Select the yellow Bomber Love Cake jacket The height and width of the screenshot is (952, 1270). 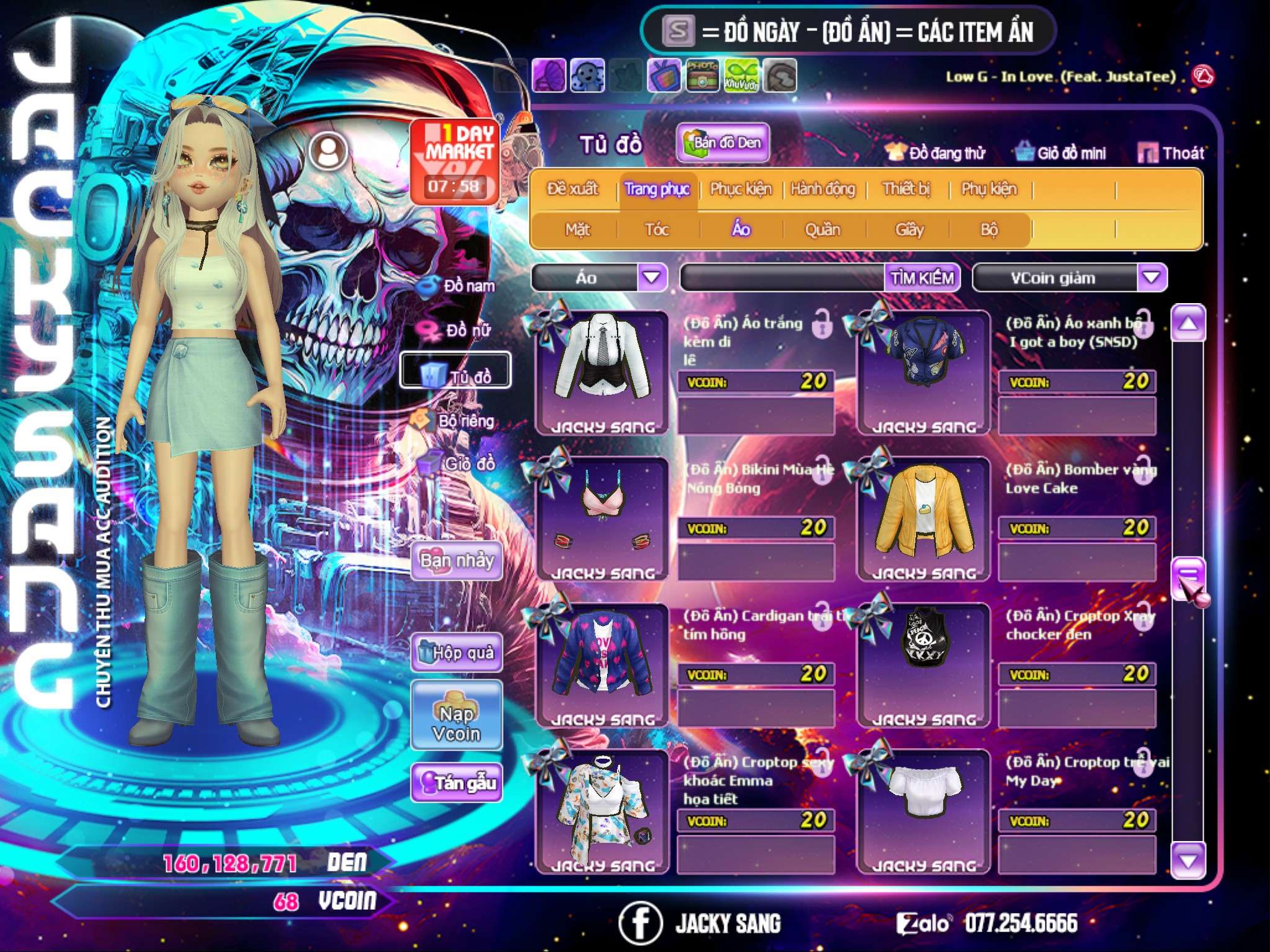[x=923, y=518]
